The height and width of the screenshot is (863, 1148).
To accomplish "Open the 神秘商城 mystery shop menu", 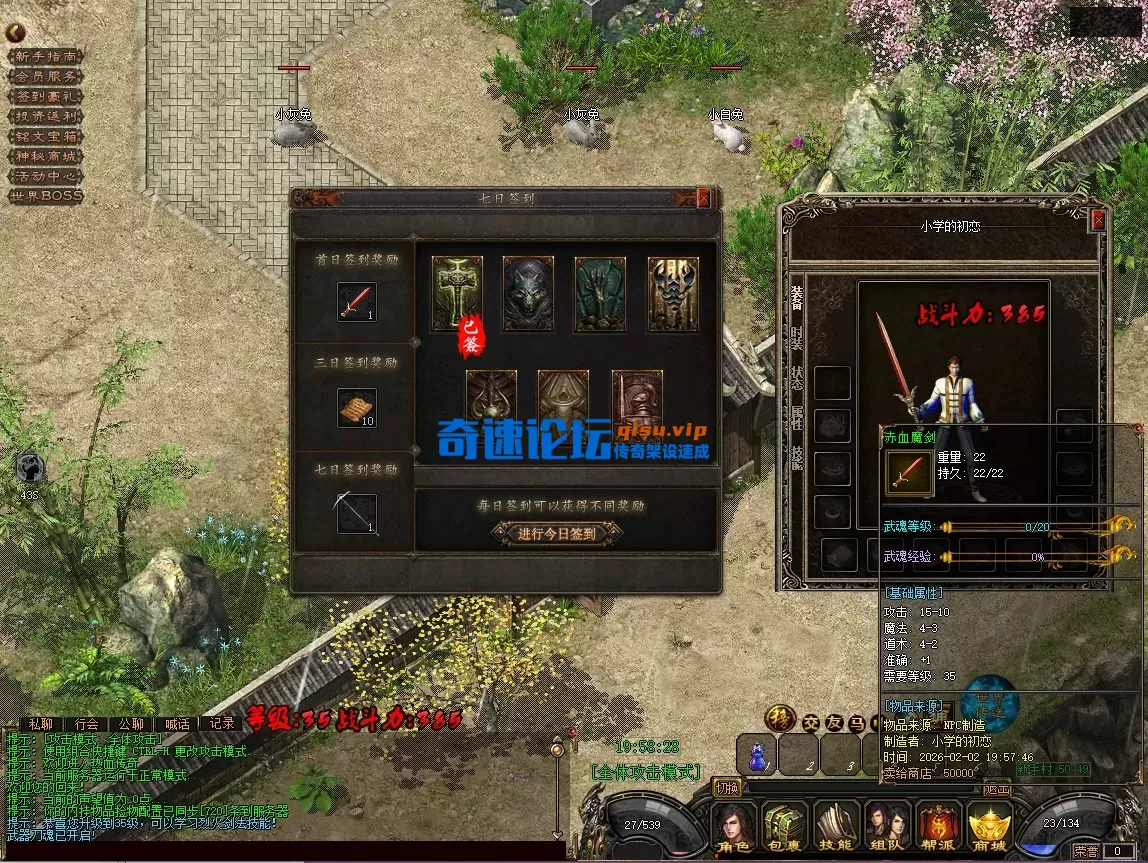I will (x=45, y=156).
